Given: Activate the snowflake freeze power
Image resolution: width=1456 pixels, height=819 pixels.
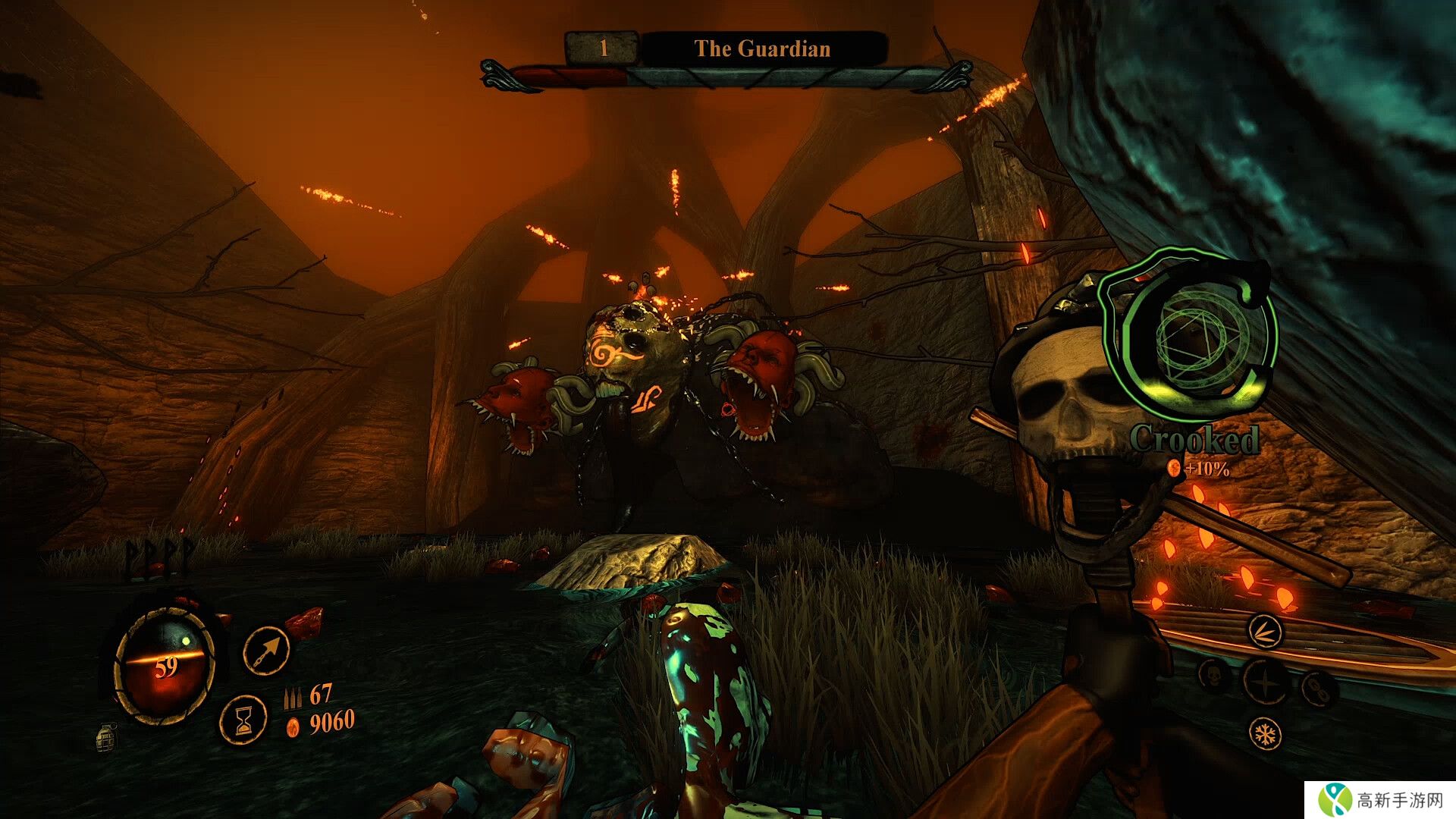Looking at the screenshot, I should [1265, 733].
